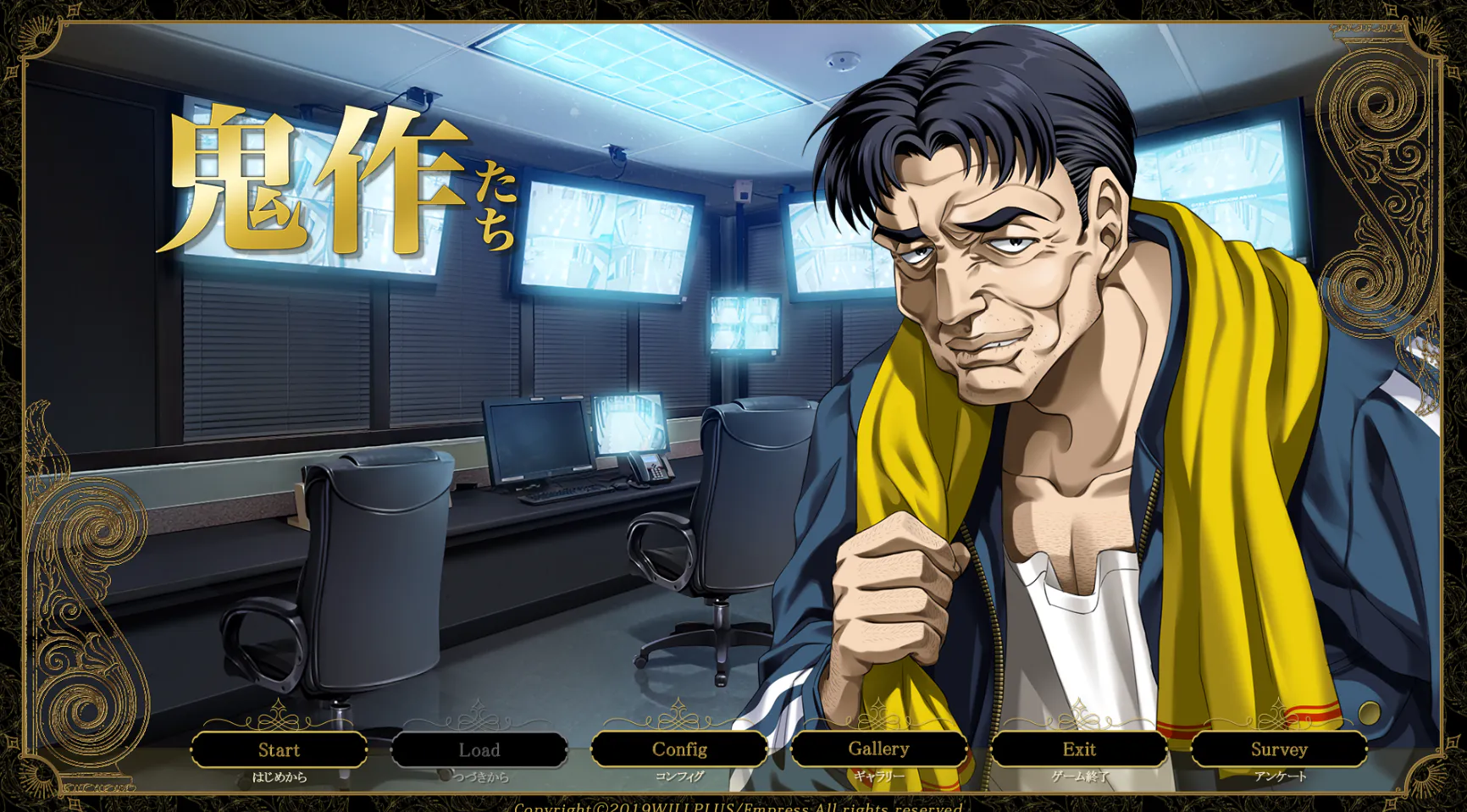Click Start to begin a new game
The height and width of the screenshot is (812, 1467).
[x=280, y=749]
